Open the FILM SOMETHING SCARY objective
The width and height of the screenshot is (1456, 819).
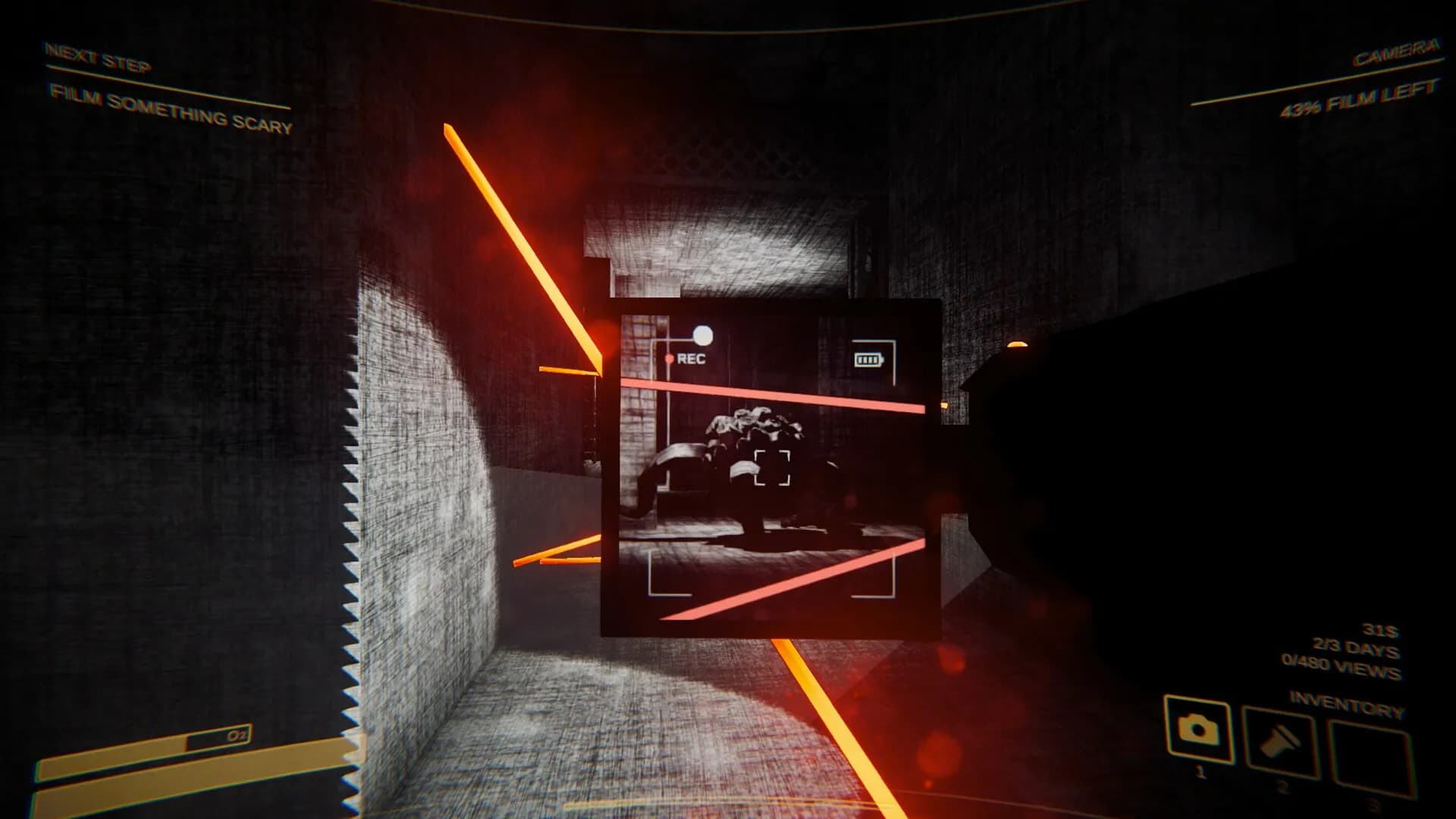tap(171, 108)
